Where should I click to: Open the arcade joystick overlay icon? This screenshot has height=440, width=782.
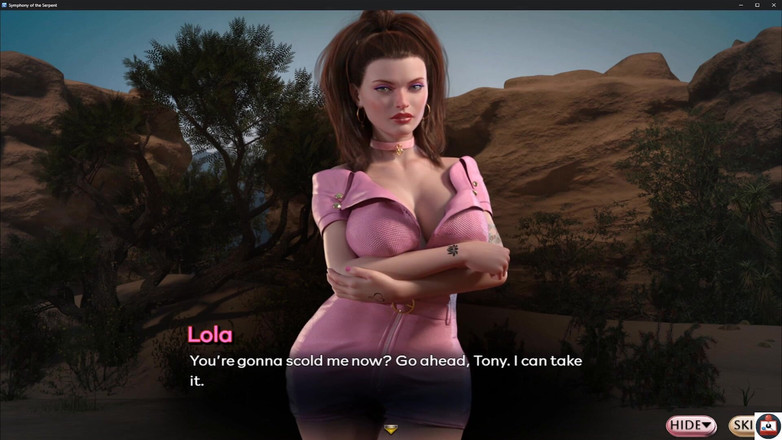tap(767, 426)
